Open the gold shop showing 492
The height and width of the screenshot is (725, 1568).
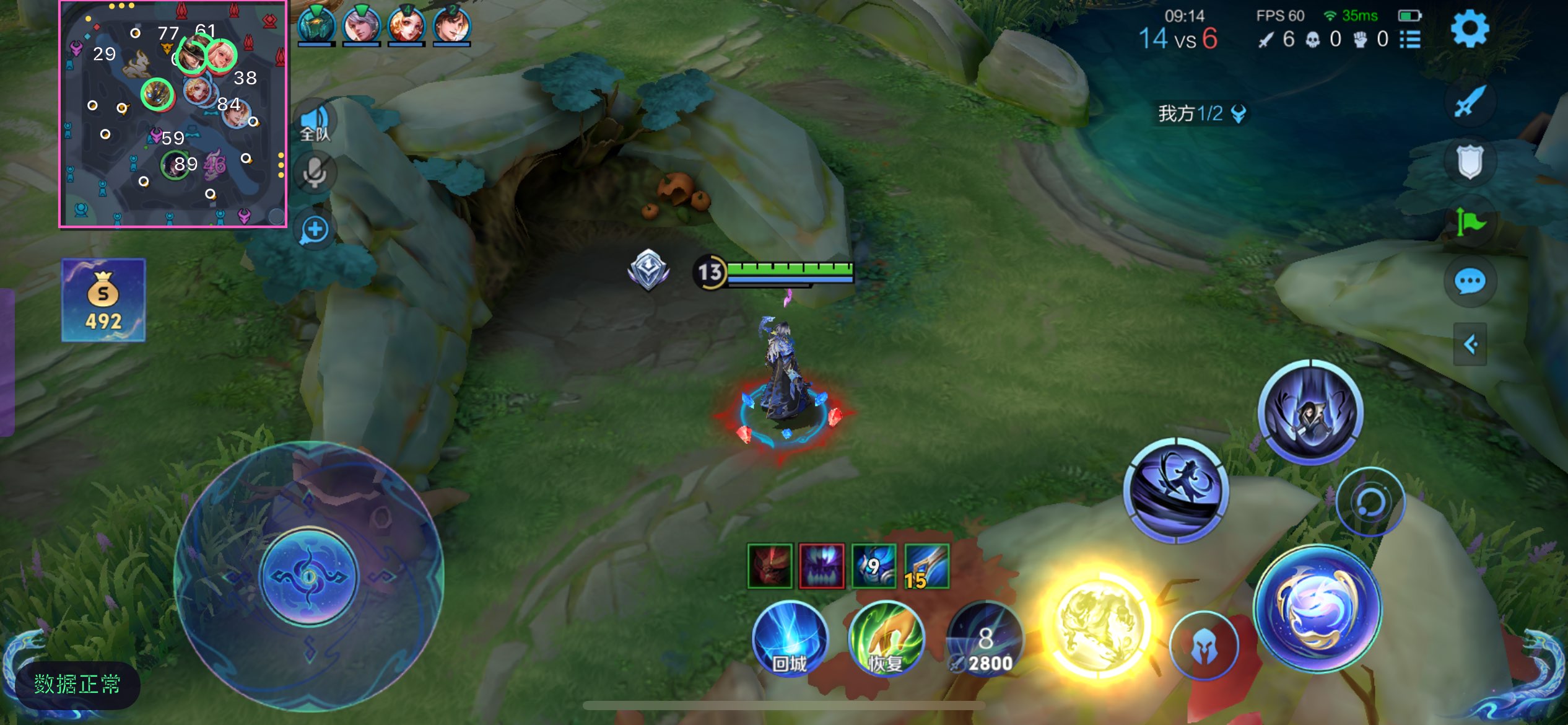coord(103,301)
